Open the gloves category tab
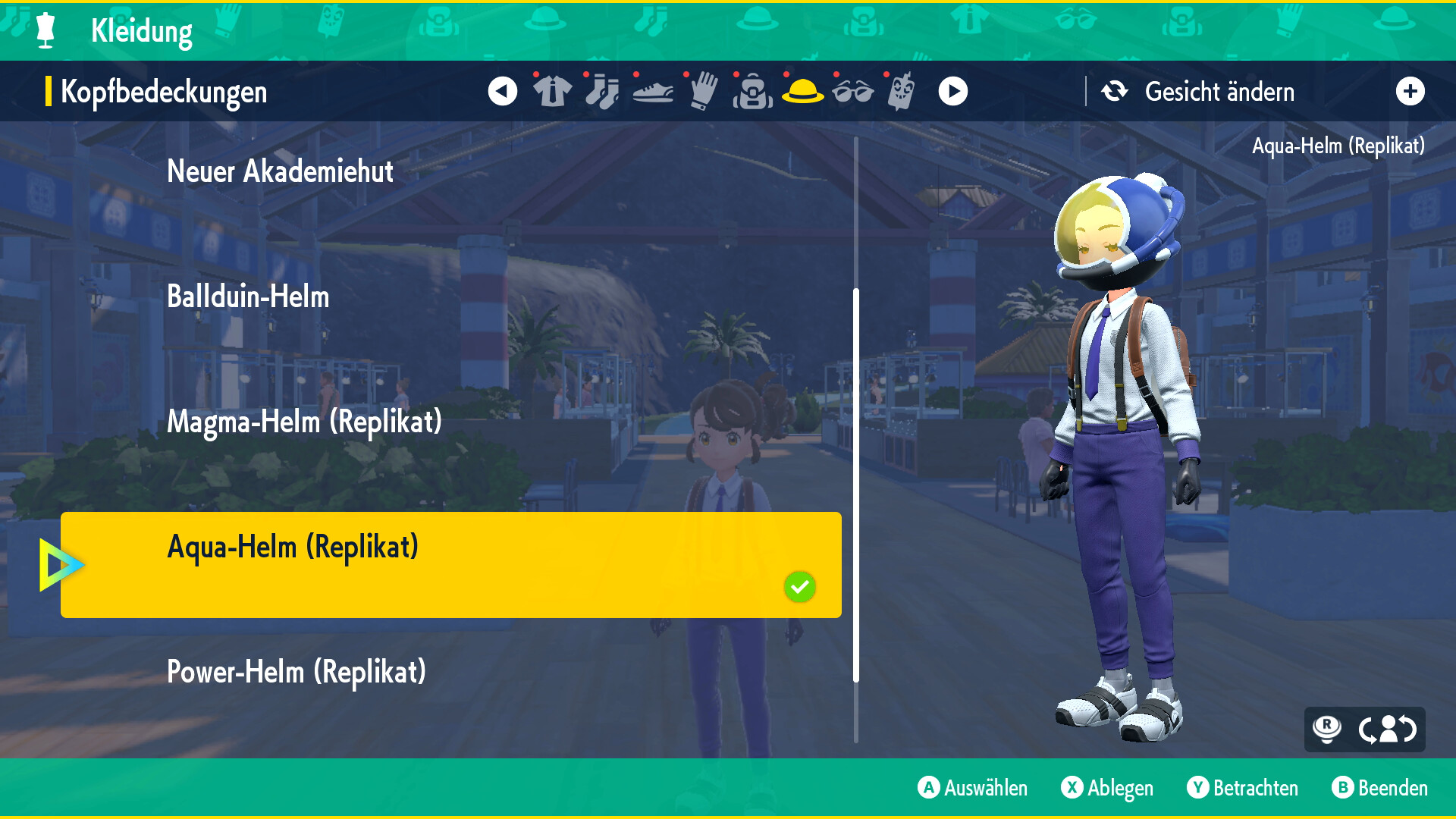Viewport: 1456px width, 819px height. tap(703, 92)
